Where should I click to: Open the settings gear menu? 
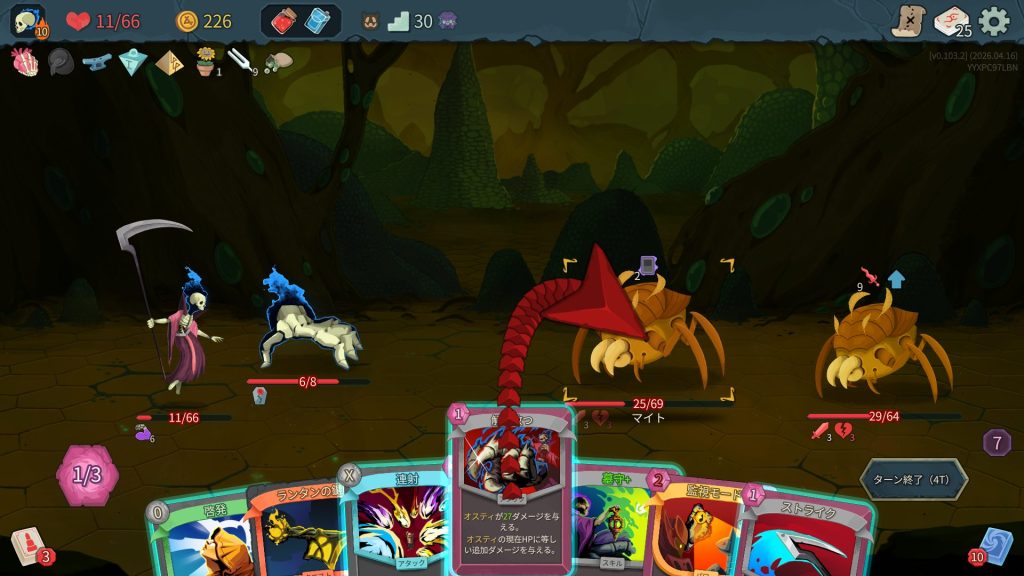coord(993,21)
